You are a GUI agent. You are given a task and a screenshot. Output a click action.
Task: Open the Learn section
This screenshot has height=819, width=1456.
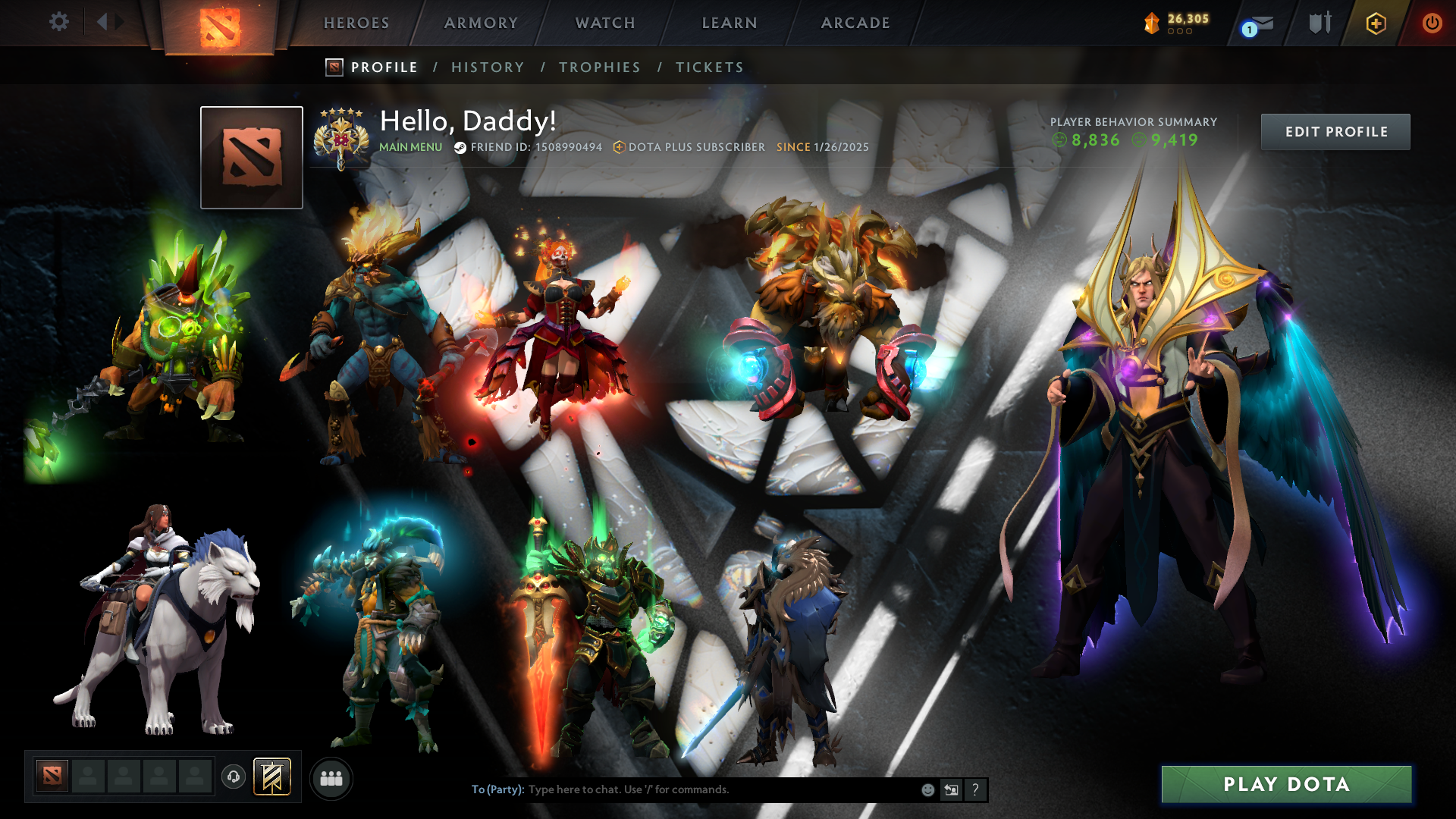pyautogui.click(x=730, y=23)
